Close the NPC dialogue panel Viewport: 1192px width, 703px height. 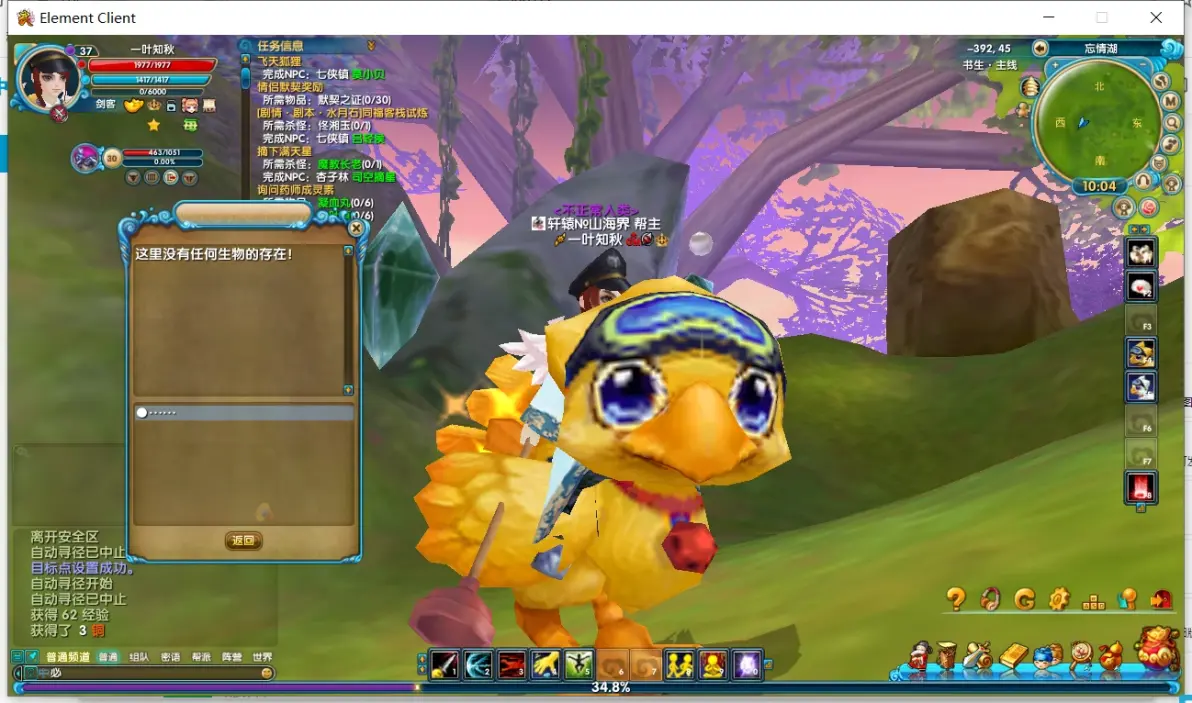[356, 228]
